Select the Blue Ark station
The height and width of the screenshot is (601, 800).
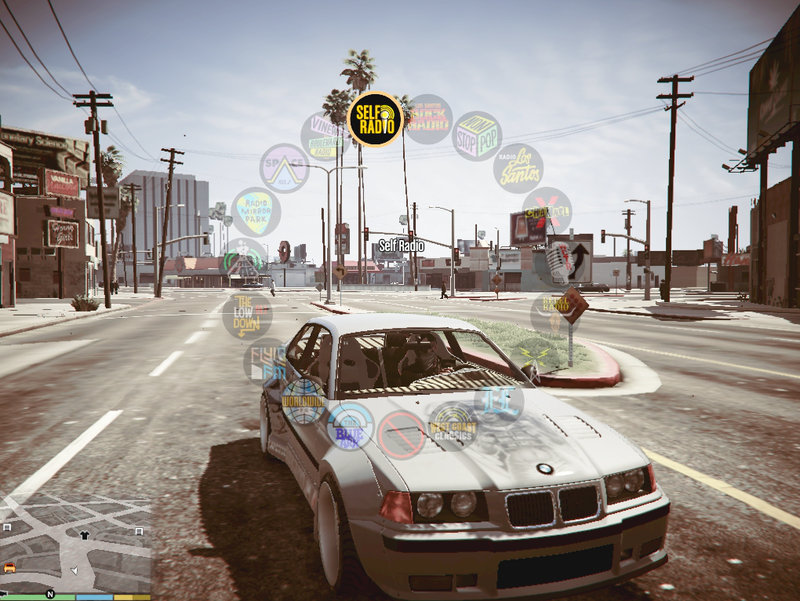coord(350,426)
